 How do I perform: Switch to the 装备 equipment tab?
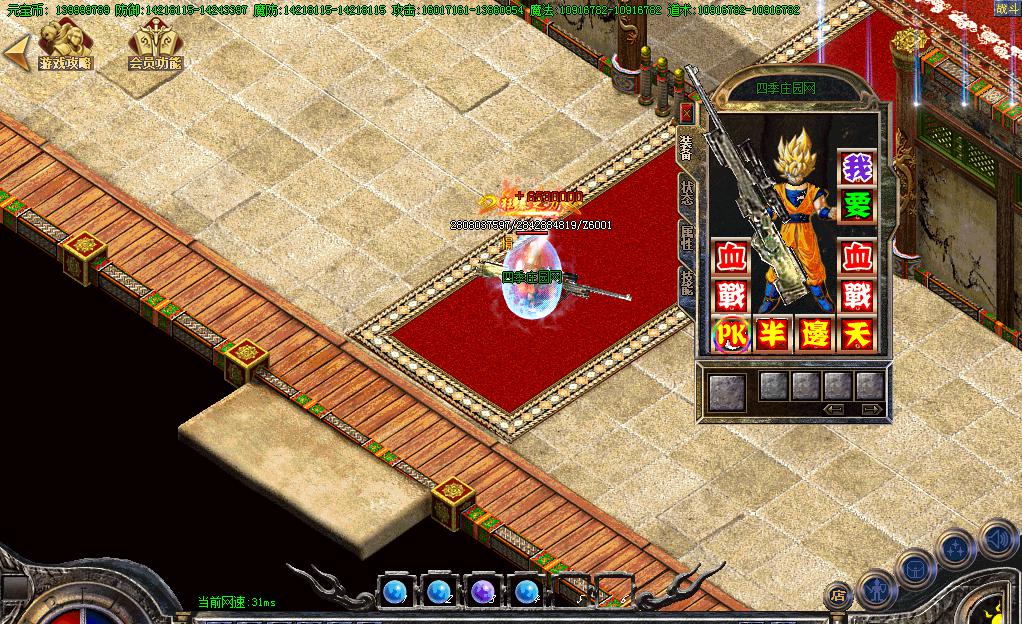point(686,145)
